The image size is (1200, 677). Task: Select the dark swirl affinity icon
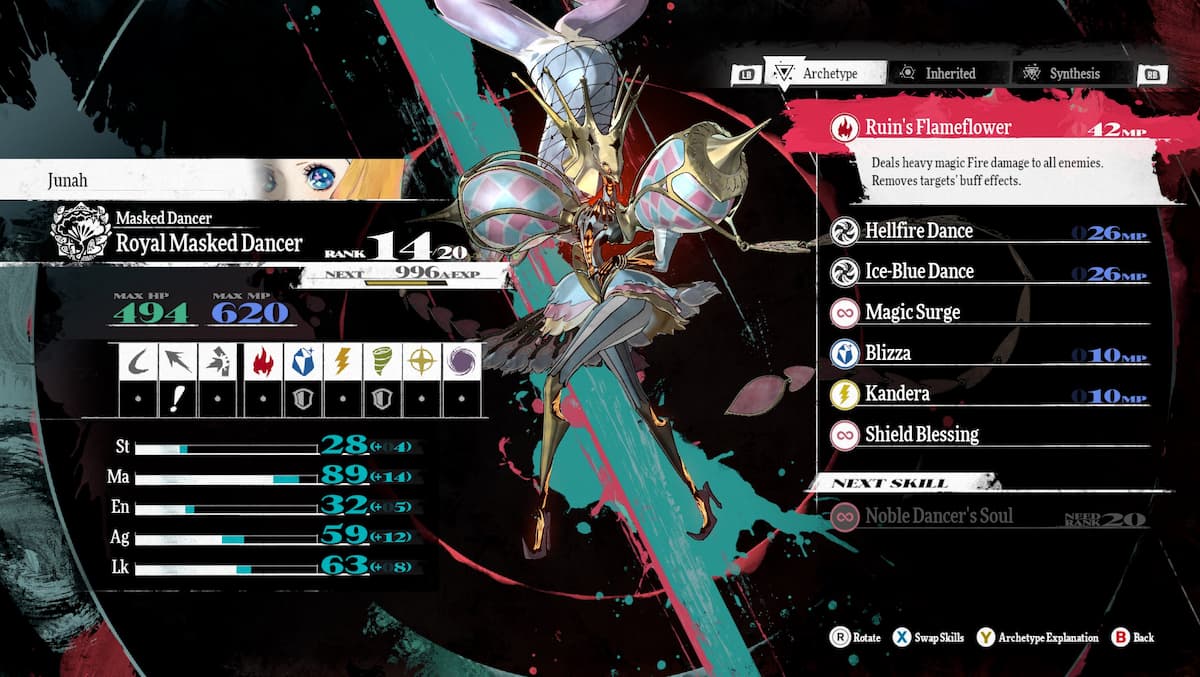pyautogui.click(x=462, y=361)
